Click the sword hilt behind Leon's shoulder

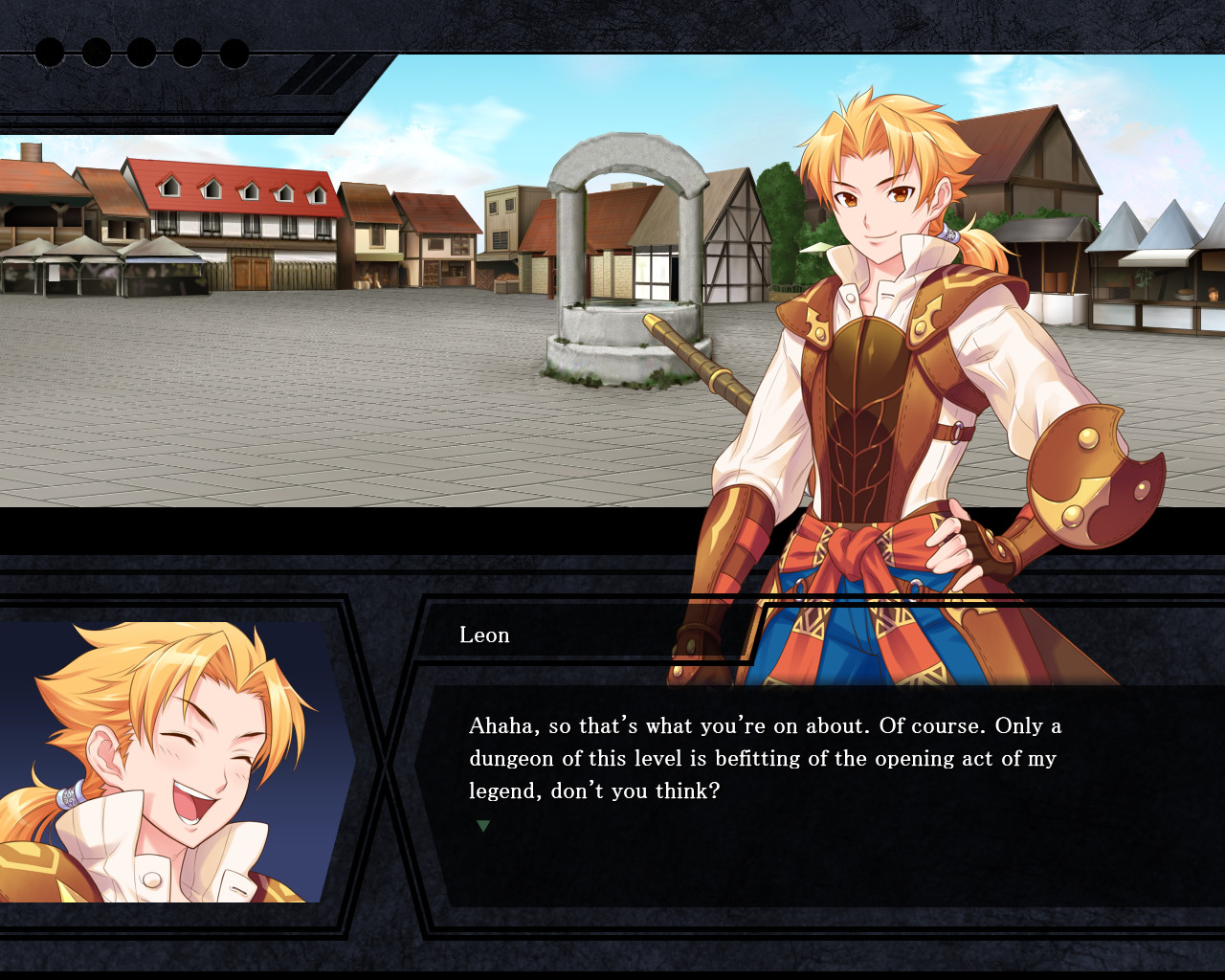(x=689, y=354)
